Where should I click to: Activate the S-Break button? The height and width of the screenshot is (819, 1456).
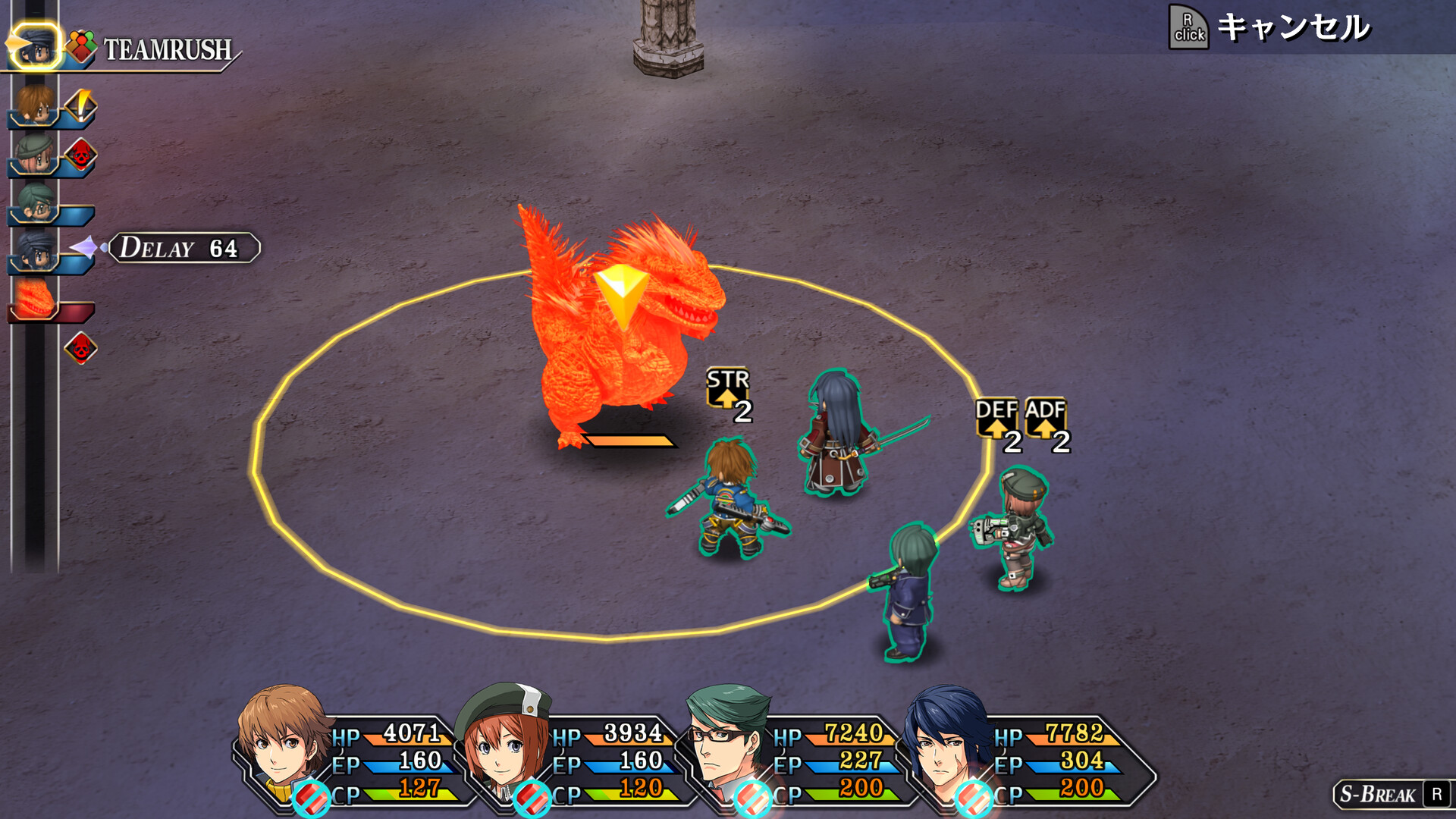[1392, 794]
